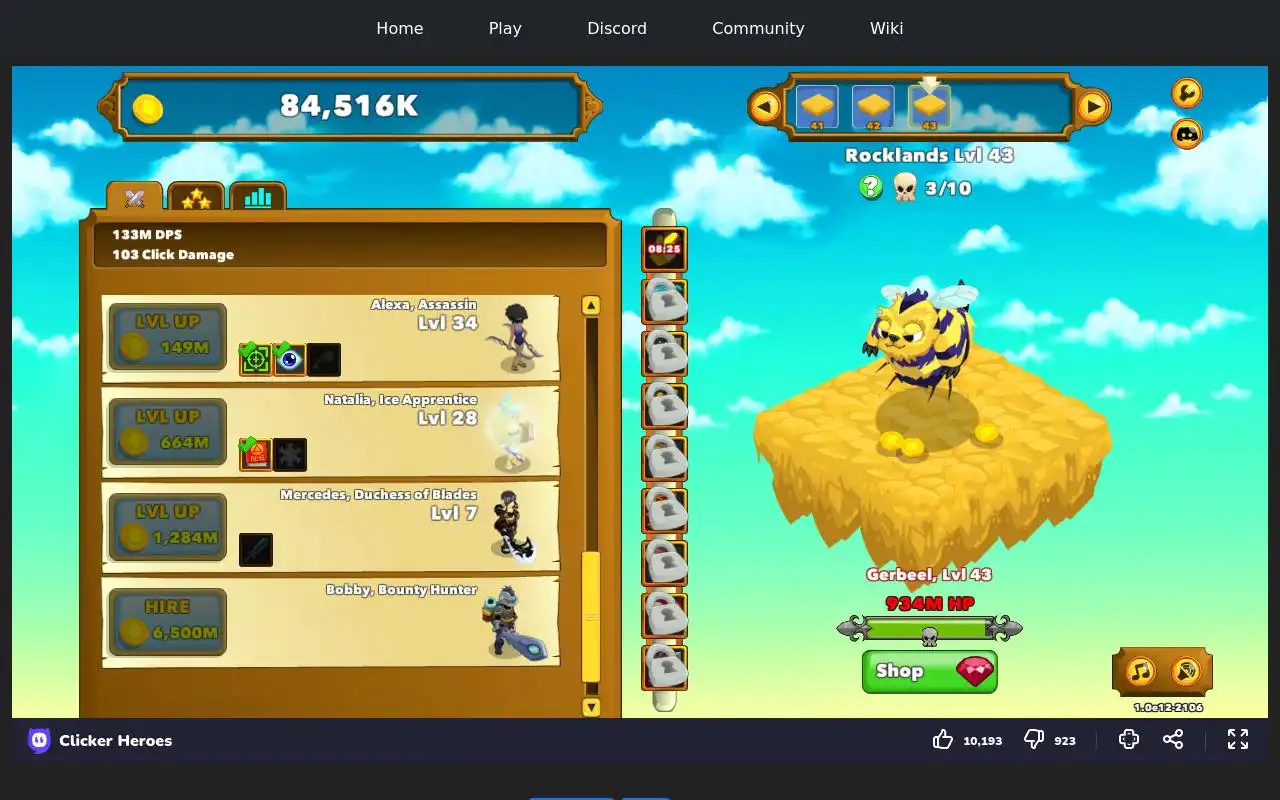Viewport: 1280px width, 800px height.
Task: Open the in-game Discord icon
Action: (1186, 134)
